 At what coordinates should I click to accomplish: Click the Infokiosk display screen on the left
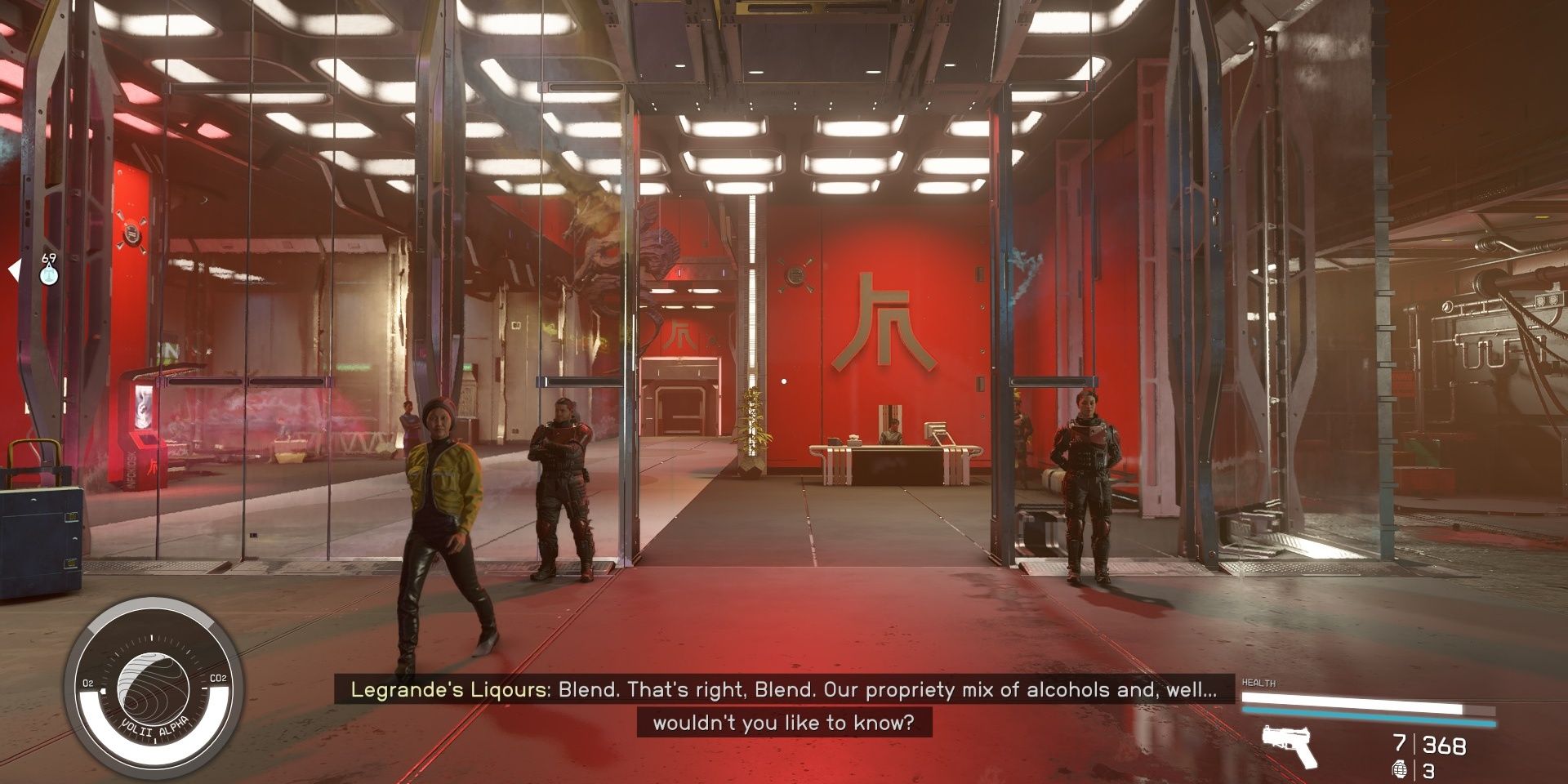click(142, 407)
